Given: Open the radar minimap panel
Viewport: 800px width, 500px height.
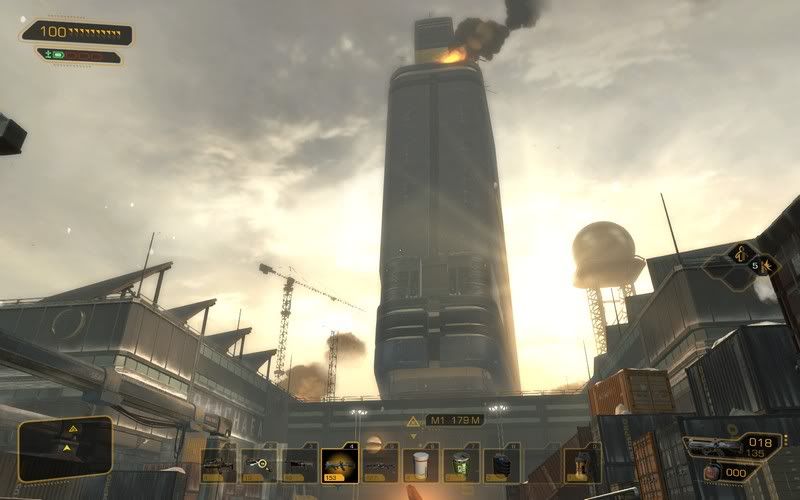Looking at the screenshot, I should point(65,447).
